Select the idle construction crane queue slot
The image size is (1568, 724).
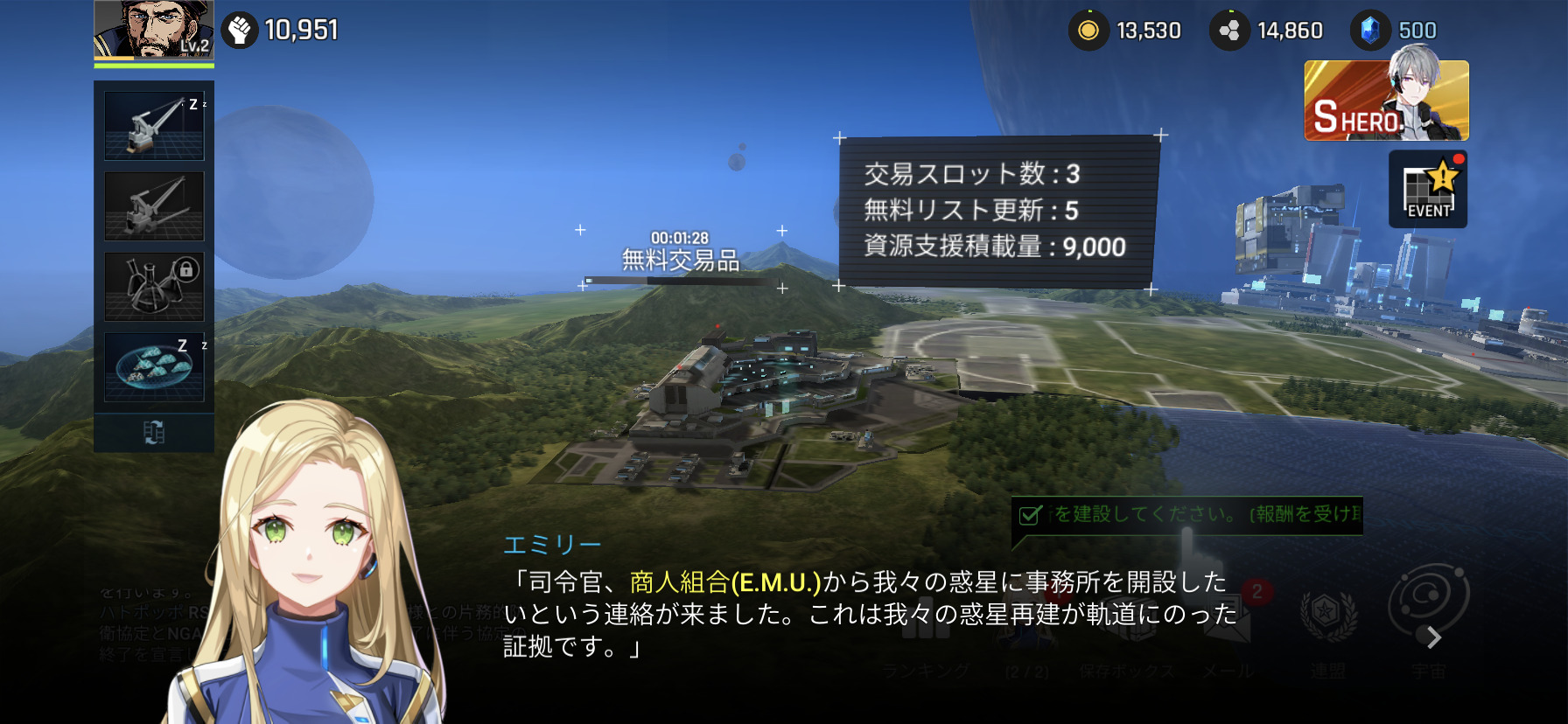tap(154, 125)
